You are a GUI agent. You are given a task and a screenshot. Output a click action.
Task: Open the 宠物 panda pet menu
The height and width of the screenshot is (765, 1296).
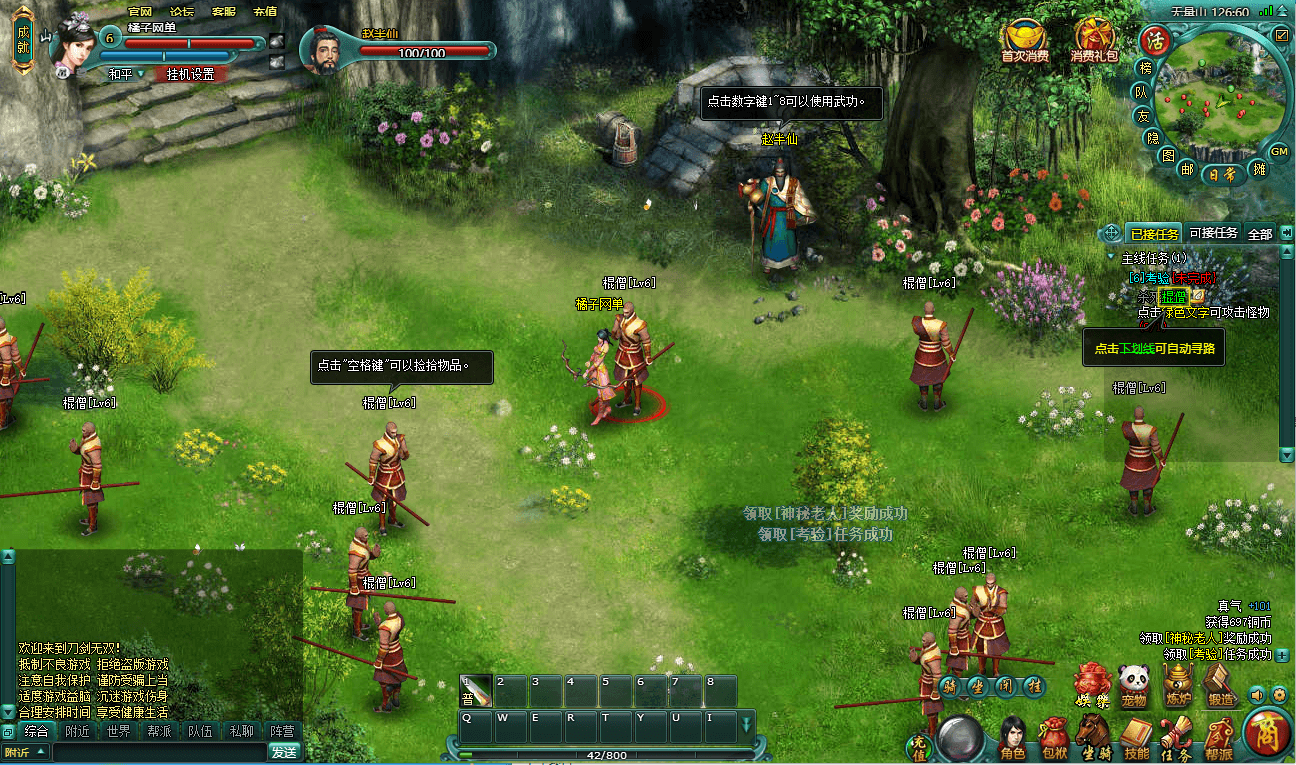pyautogui.click(x=1132, y=684)
